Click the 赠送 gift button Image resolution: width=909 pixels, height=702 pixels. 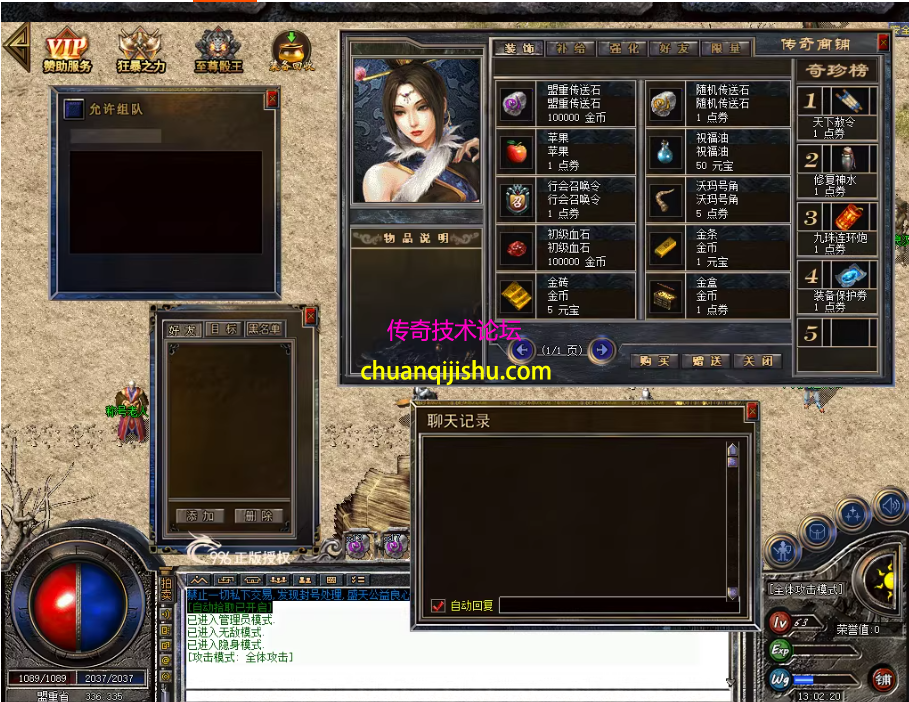point(706,361)
